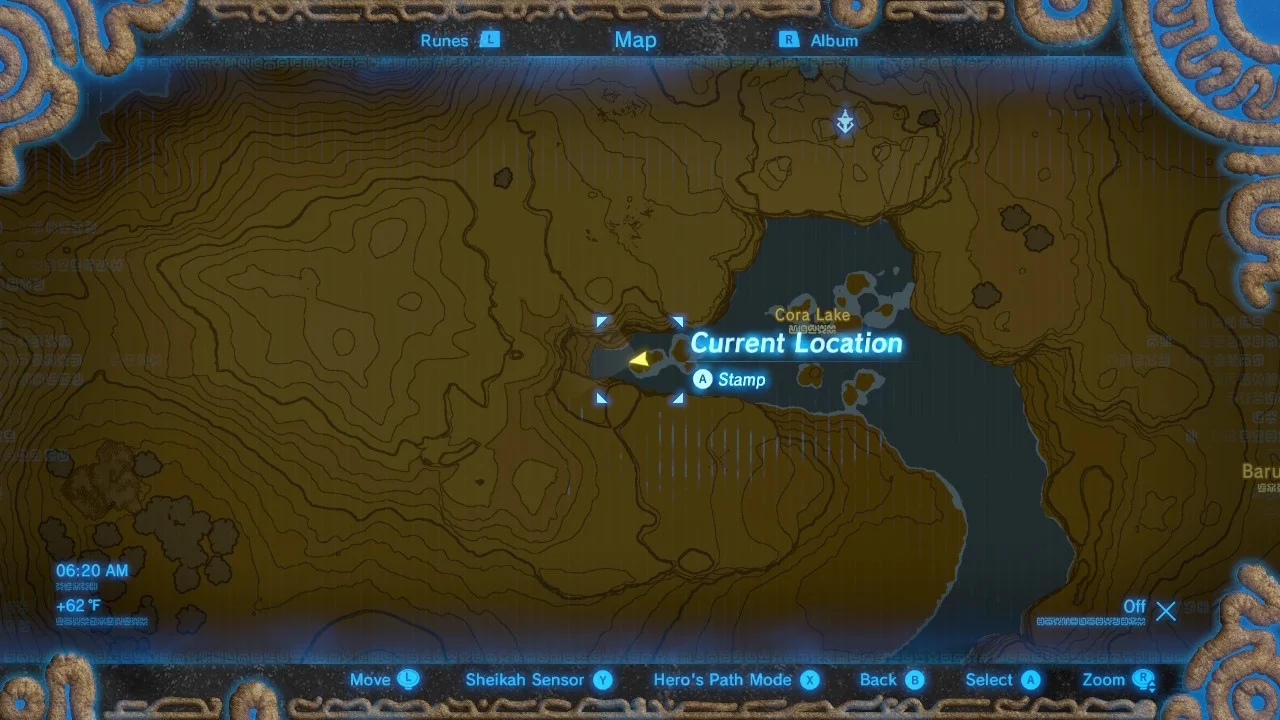Click the Y button icon beside Sheikah Sensor
Viewport: 1280px width, 720px height.
tap(608, 680)
